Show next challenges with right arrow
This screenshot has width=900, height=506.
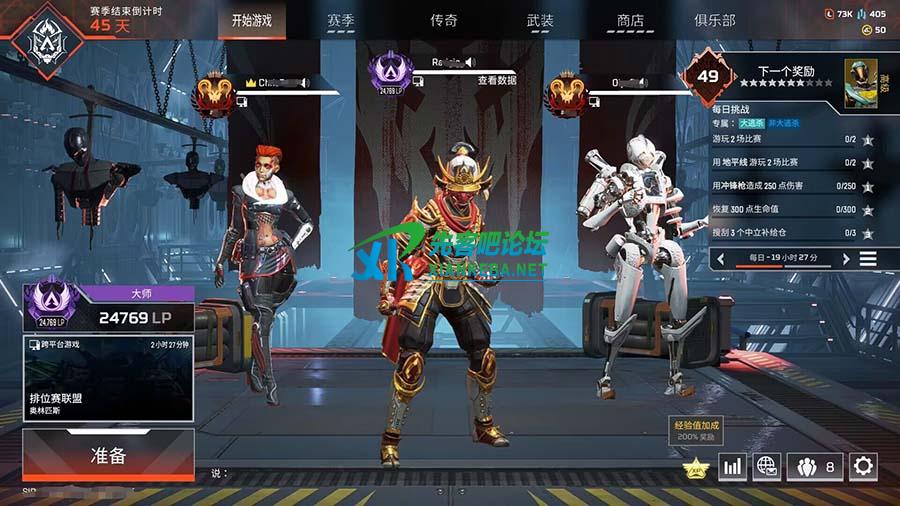845,259
